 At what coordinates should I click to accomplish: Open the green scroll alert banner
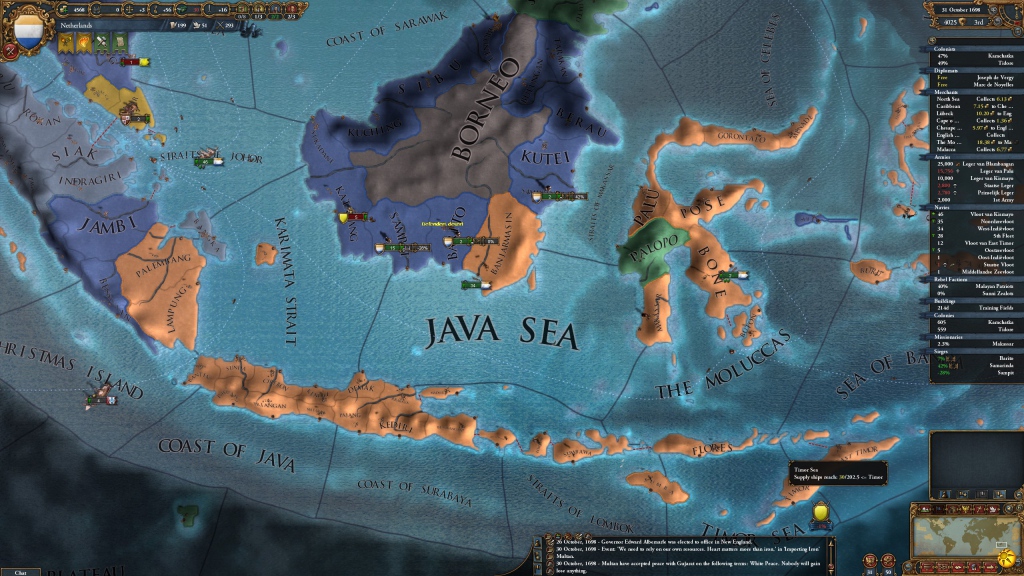120,43
